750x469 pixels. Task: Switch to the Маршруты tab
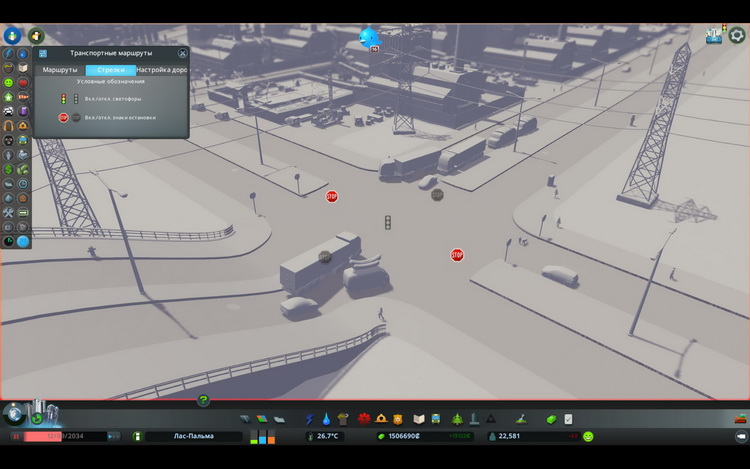(60, 70)
